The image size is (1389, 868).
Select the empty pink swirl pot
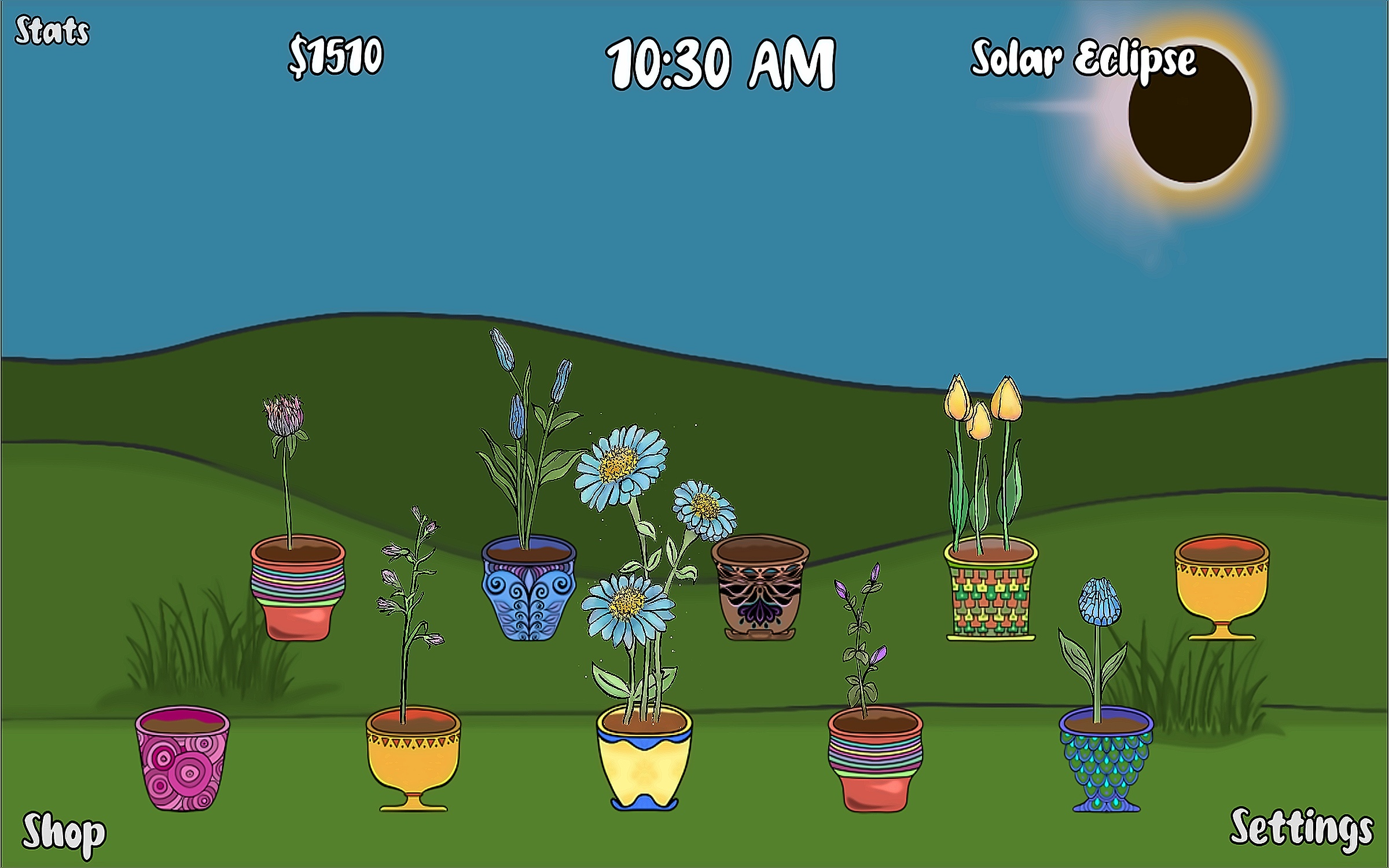point(182,758)
